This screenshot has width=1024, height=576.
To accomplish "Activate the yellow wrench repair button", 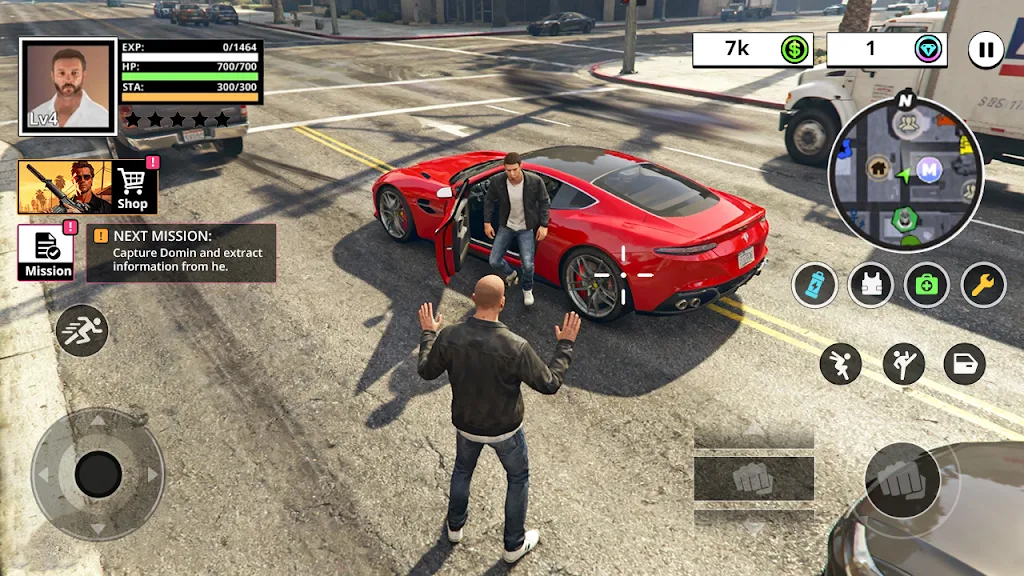I will point(983,285).
